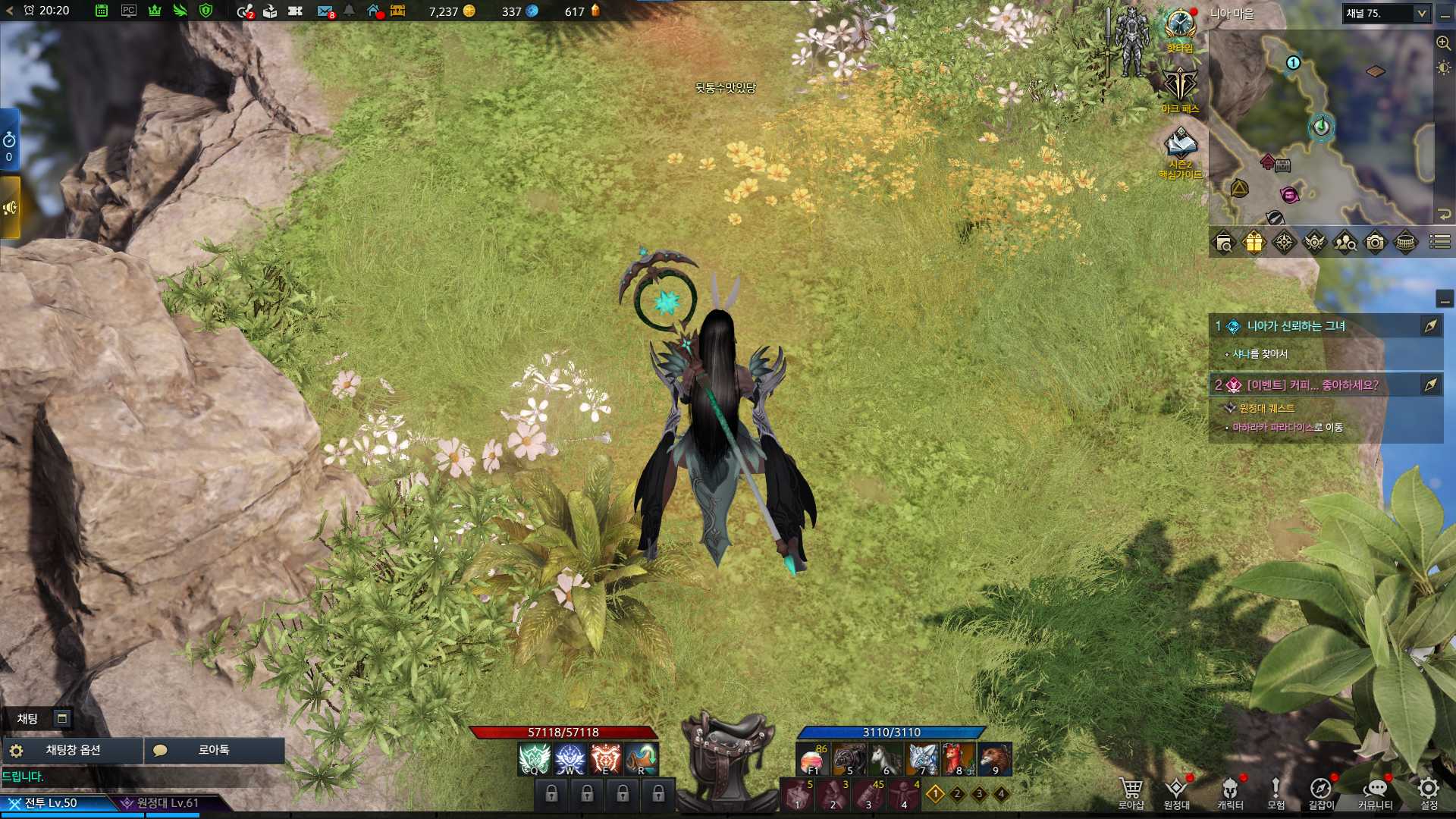Open the Settings gear menu
The image size is (1456, 819).
[1429, 792]
